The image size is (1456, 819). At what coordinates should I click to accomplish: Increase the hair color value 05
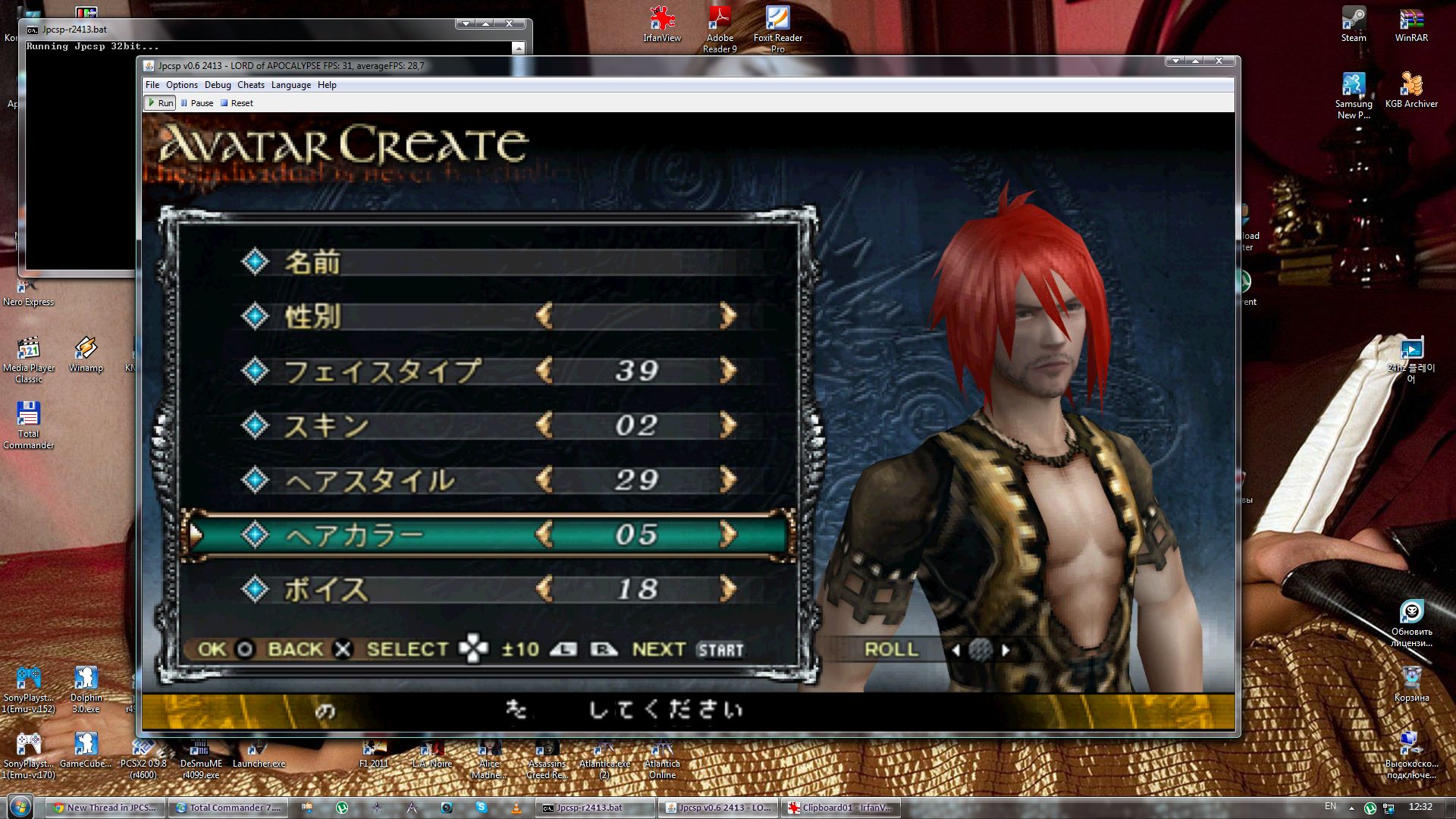[728, 535]
